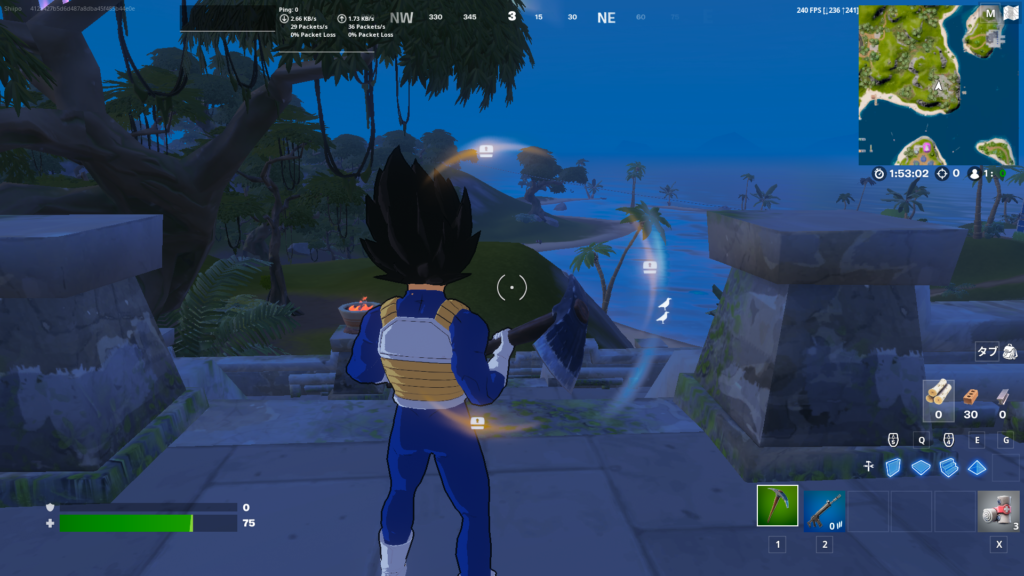Viewport: 1024px width, 576px height.
Task: Select the assault rifle slot
Action: point(825,510)
